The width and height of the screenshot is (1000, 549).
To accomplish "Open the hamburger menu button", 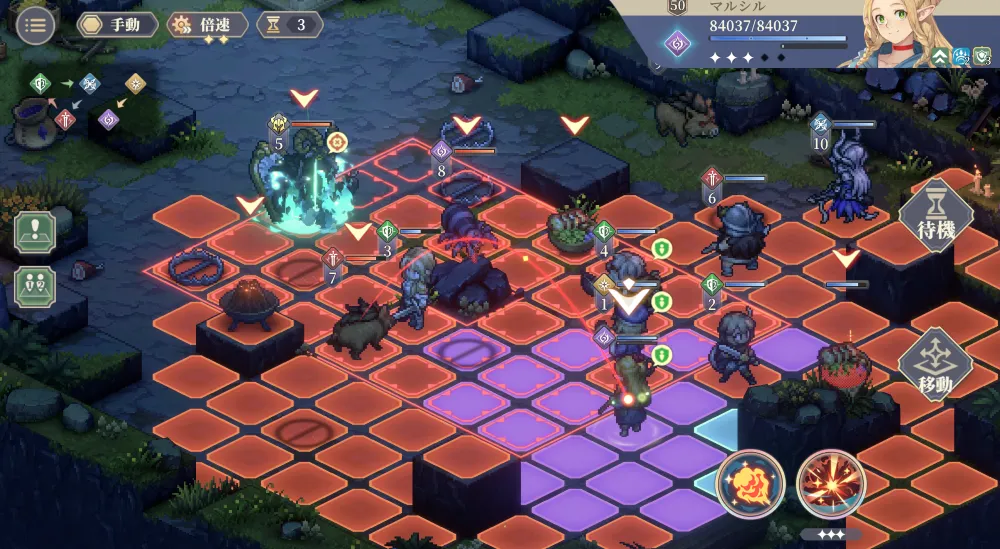I will [36, 25].
